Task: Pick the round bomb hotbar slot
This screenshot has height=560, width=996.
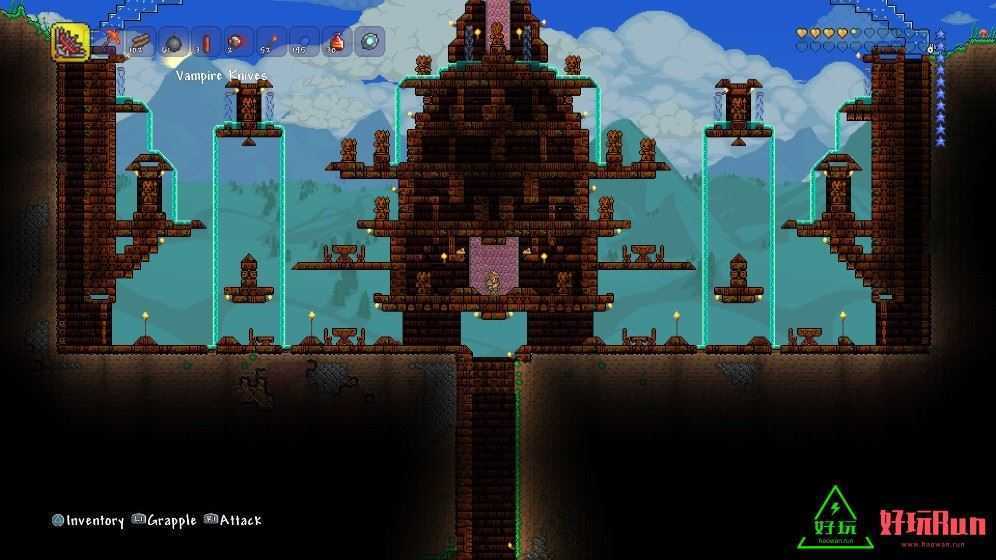Action: coord(173,43)
